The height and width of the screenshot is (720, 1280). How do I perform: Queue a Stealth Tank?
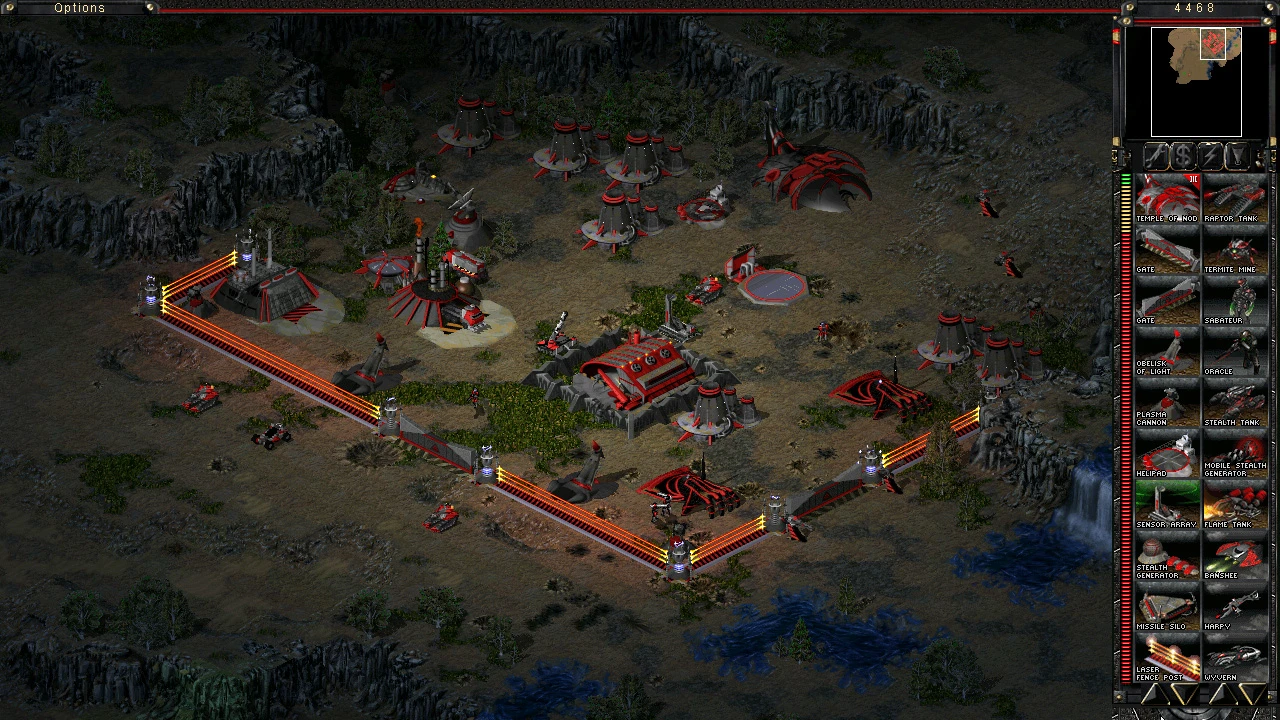tap(1234, 402)
